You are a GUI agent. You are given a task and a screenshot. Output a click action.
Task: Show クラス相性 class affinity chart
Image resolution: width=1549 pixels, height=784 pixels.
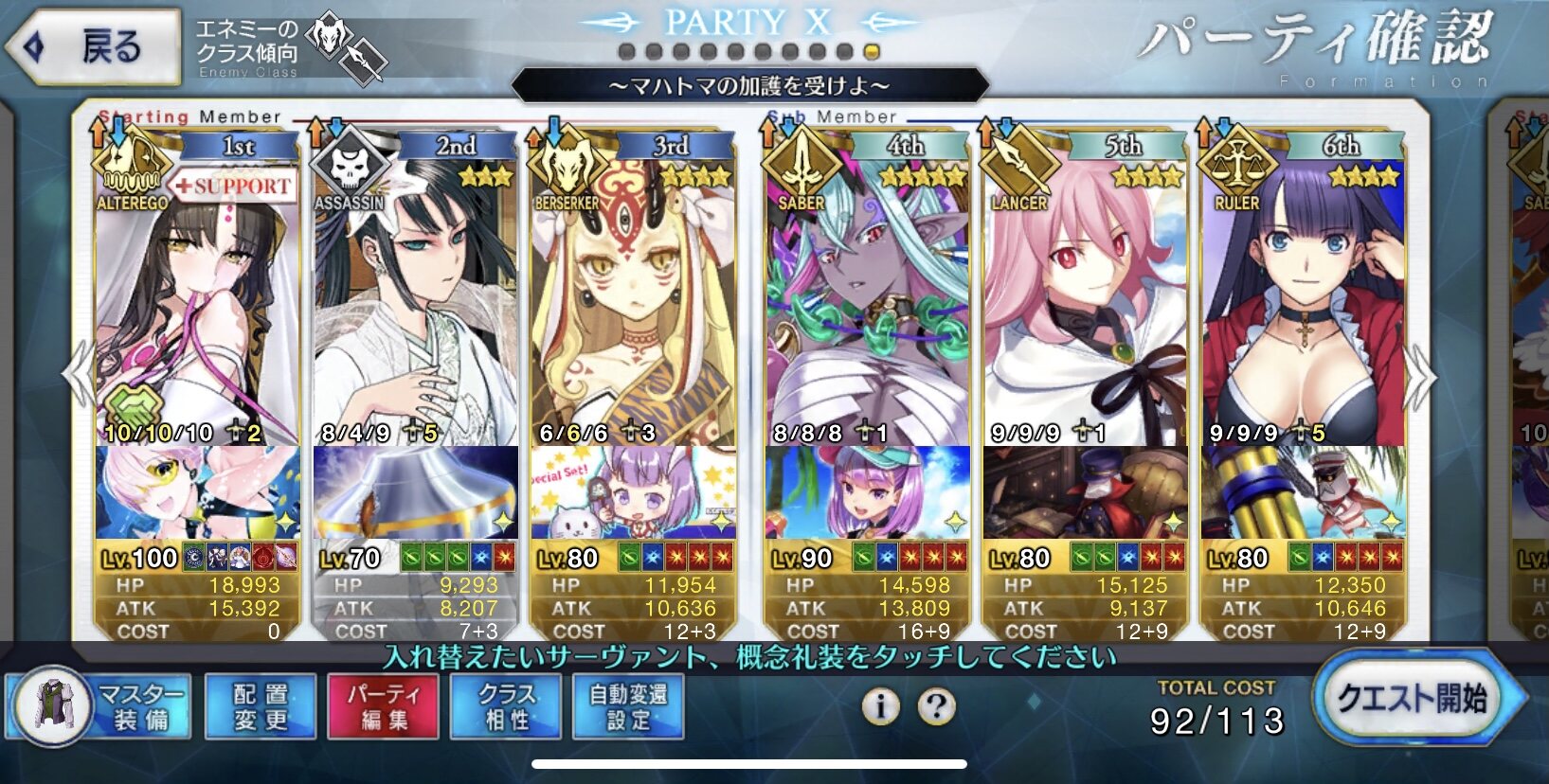pyautogui.click(x=506, y=706)
